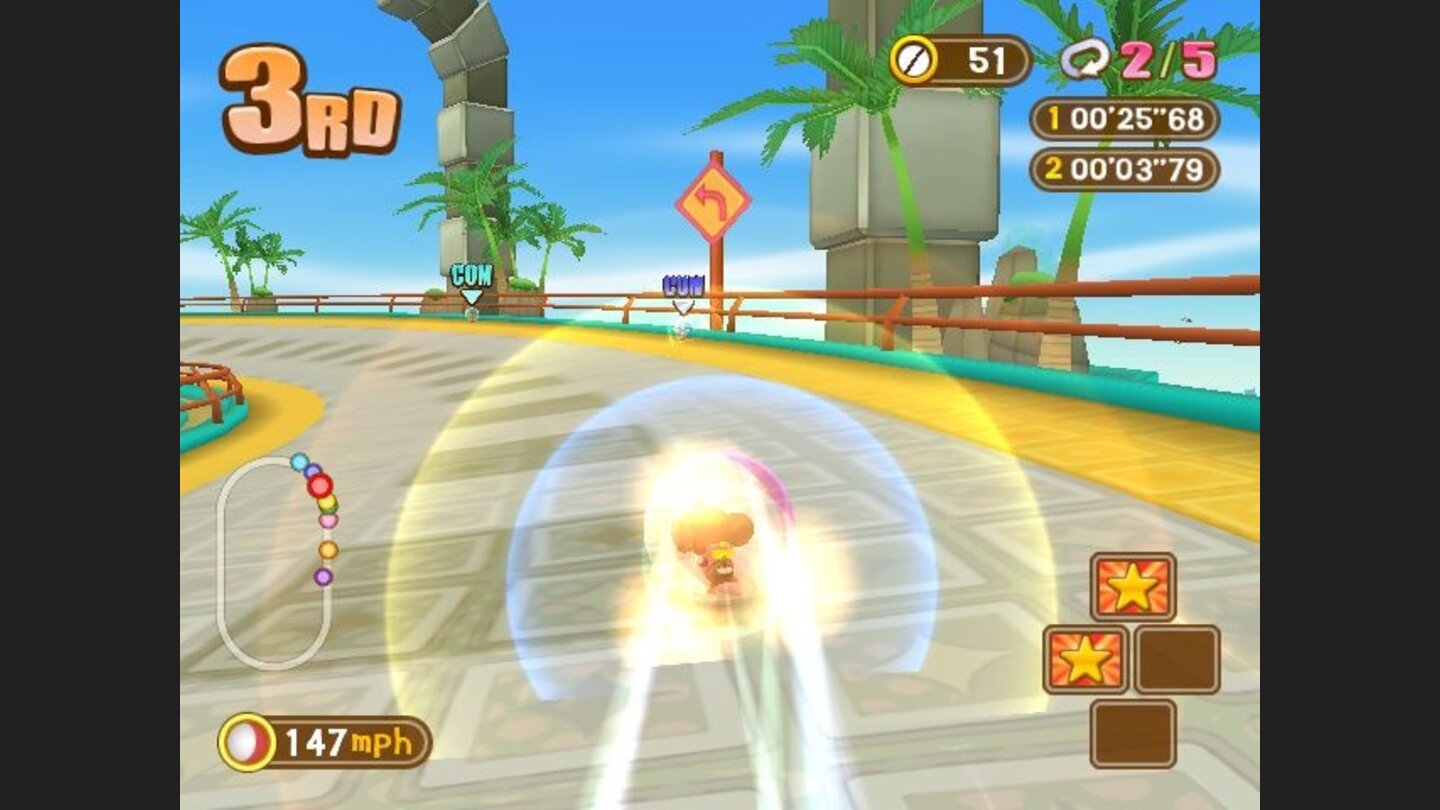The width and height of the screenshot is (1440, 810).
Task: Click the banana counter icon
Action: coord(916,60)
